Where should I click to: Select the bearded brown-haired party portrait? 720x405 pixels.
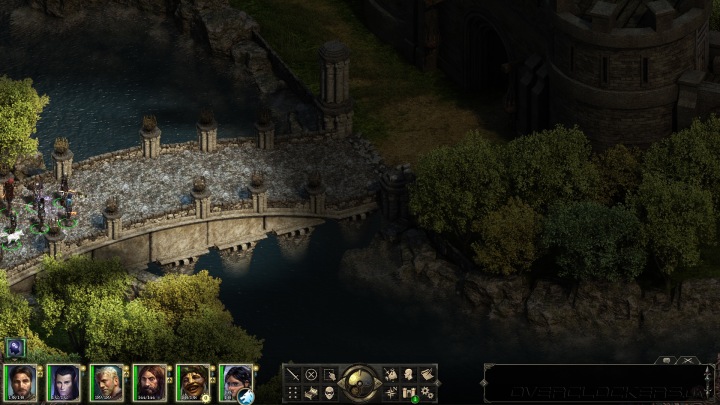tap(149, 382)
